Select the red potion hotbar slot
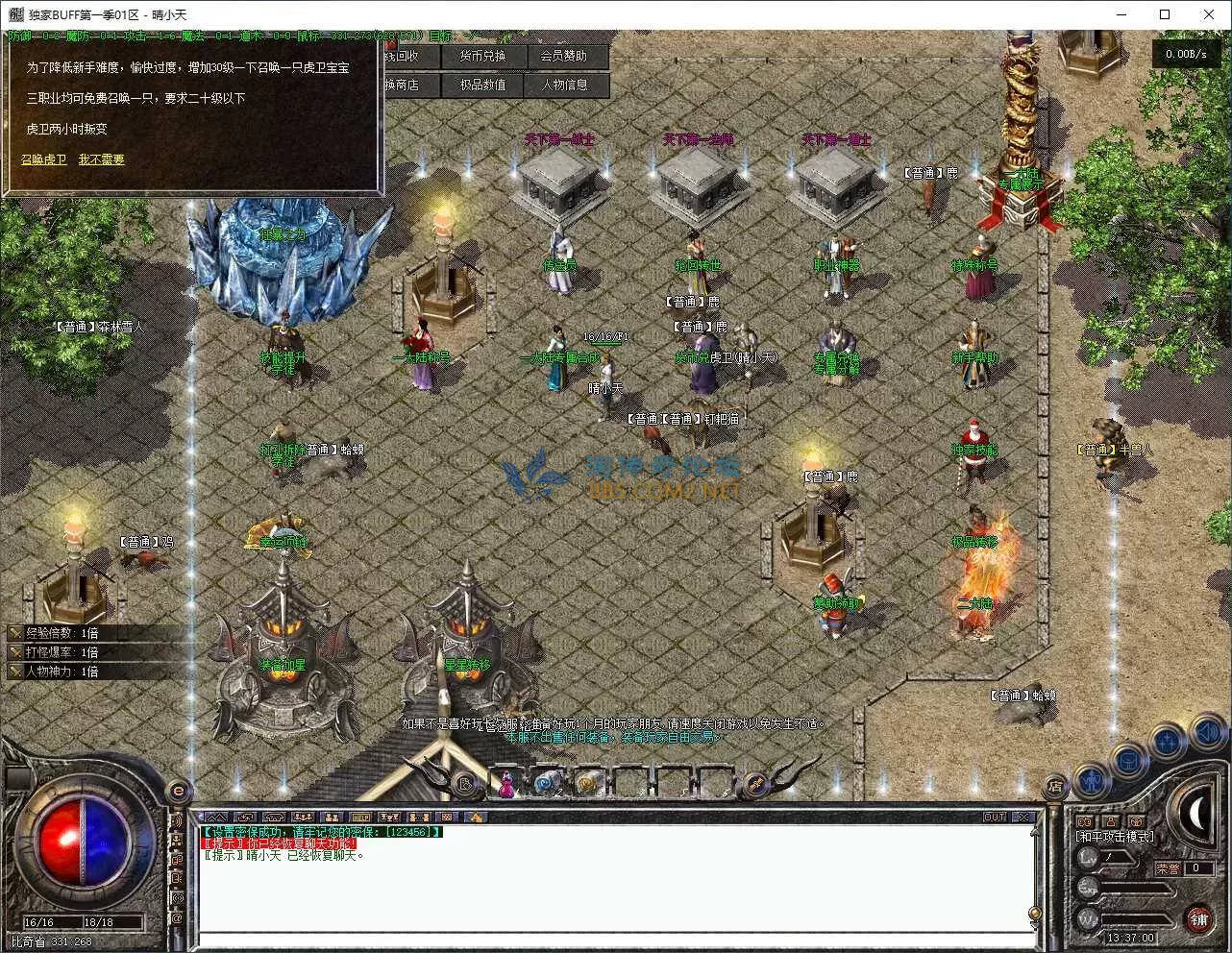 [506, 784]
